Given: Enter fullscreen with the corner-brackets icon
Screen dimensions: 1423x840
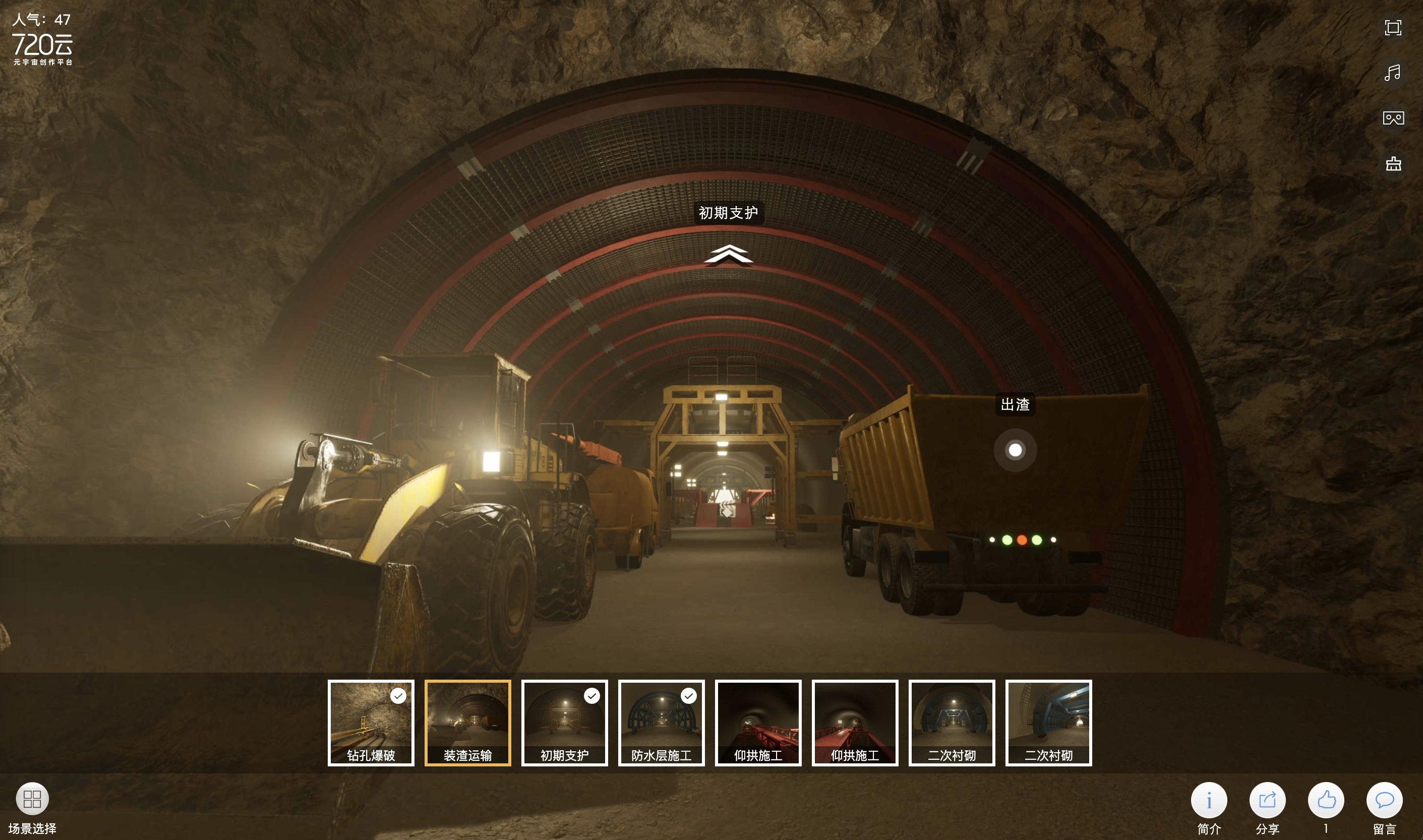Looking at the screenshot, I should 1393,28.
